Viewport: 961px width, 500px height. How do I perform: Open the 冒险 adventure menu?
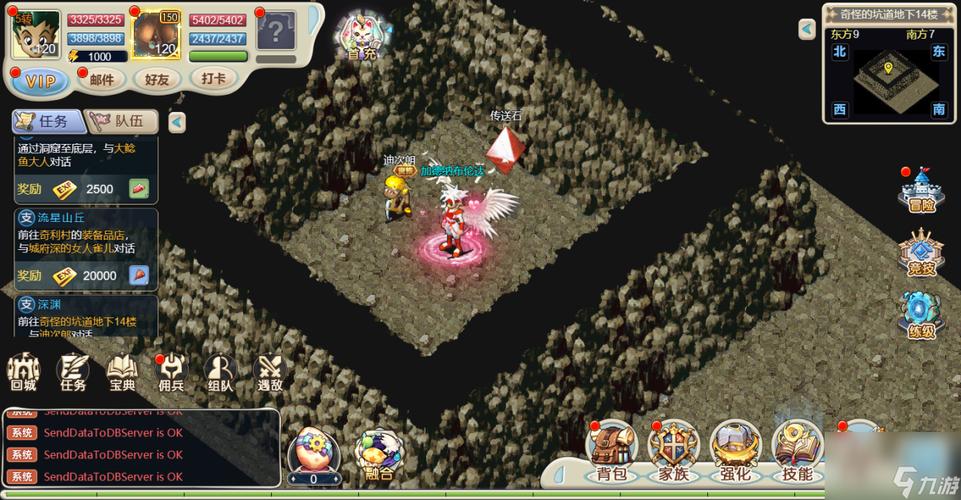point(918,190)
